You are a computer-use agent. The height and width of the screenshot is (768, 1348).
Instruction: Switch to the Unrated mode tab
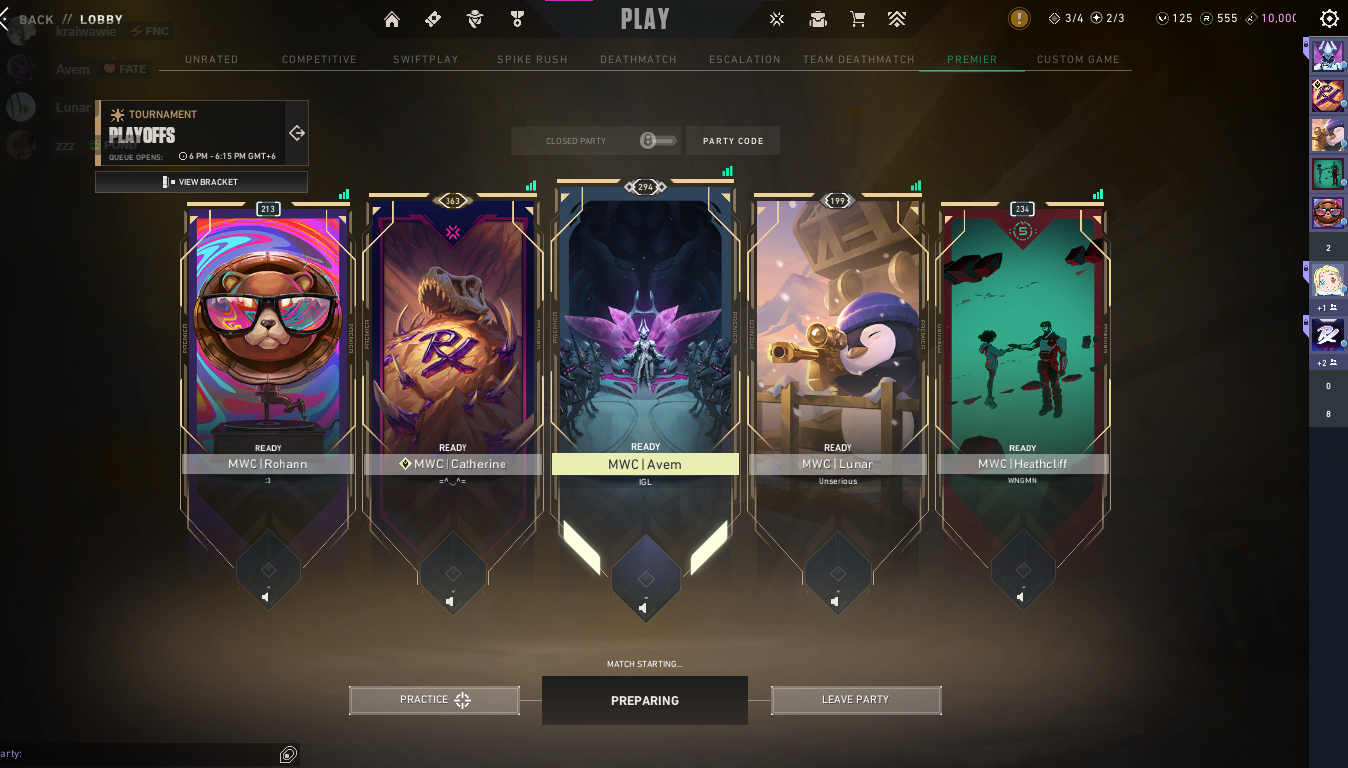click(212, 60)
